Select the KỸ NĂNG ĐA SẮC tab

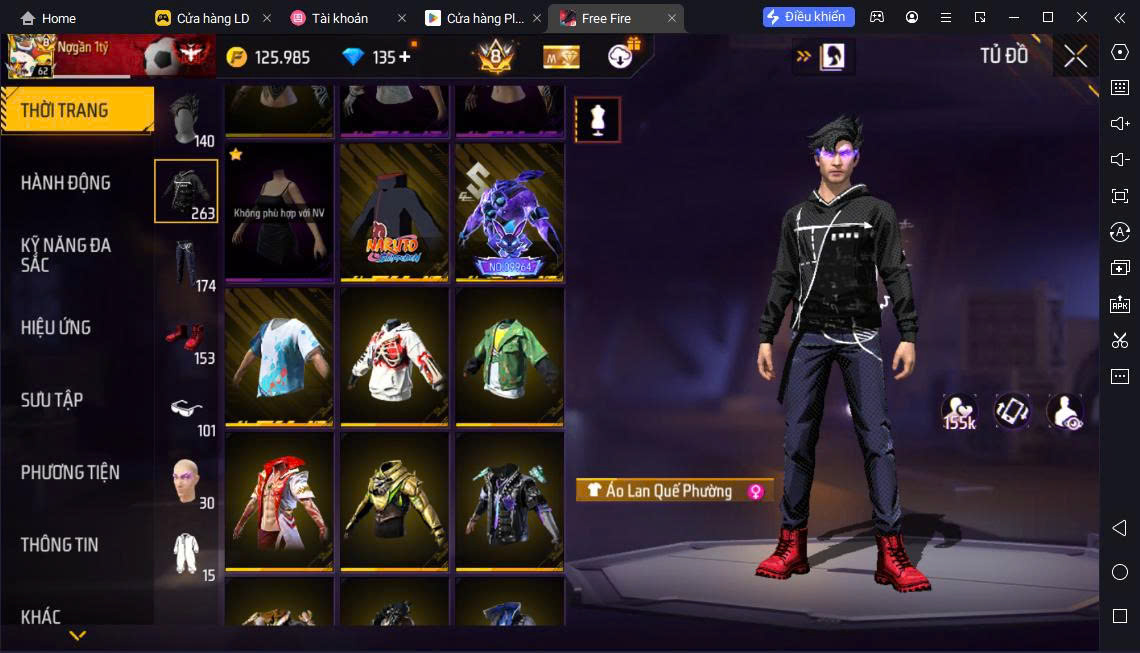pyautogui.click(x=66, y=255)
